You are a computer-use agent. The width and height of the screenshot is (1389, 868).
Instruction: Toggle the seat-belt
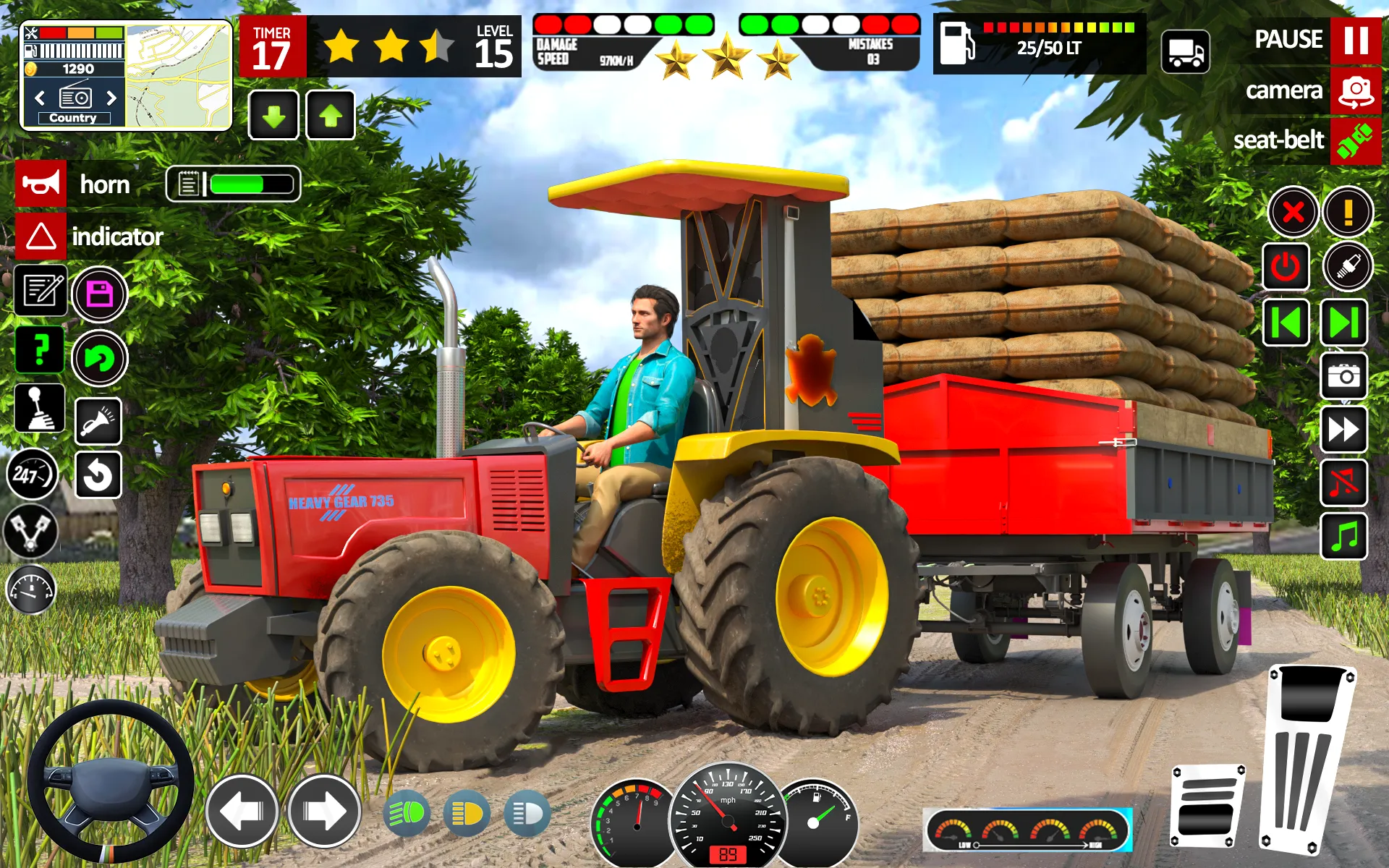[x=1354, y=140]
